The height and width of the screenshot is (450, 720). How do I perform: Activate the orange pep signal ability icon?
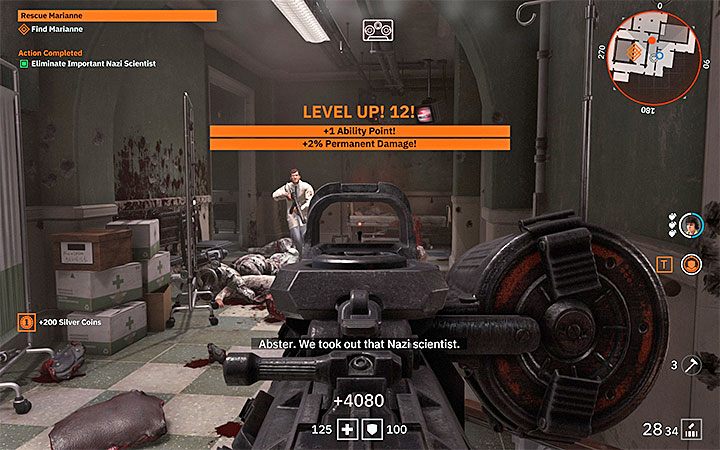pyautogui.click(x=691, y=265)
